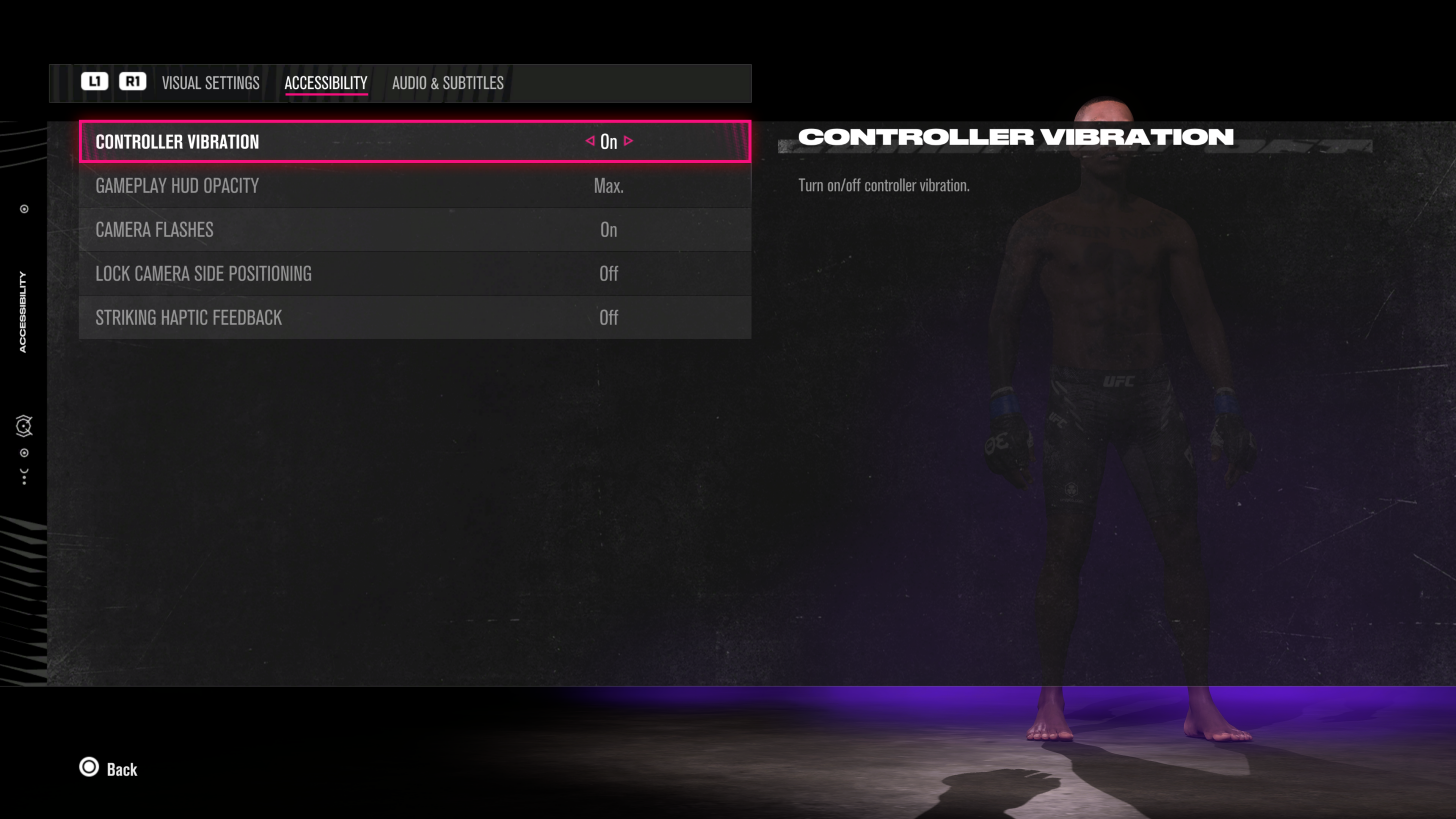This screenshot has height=819, width=1456.
Task: Click the vertical Accessibility label in the sidebar
Action: [22, 311]
